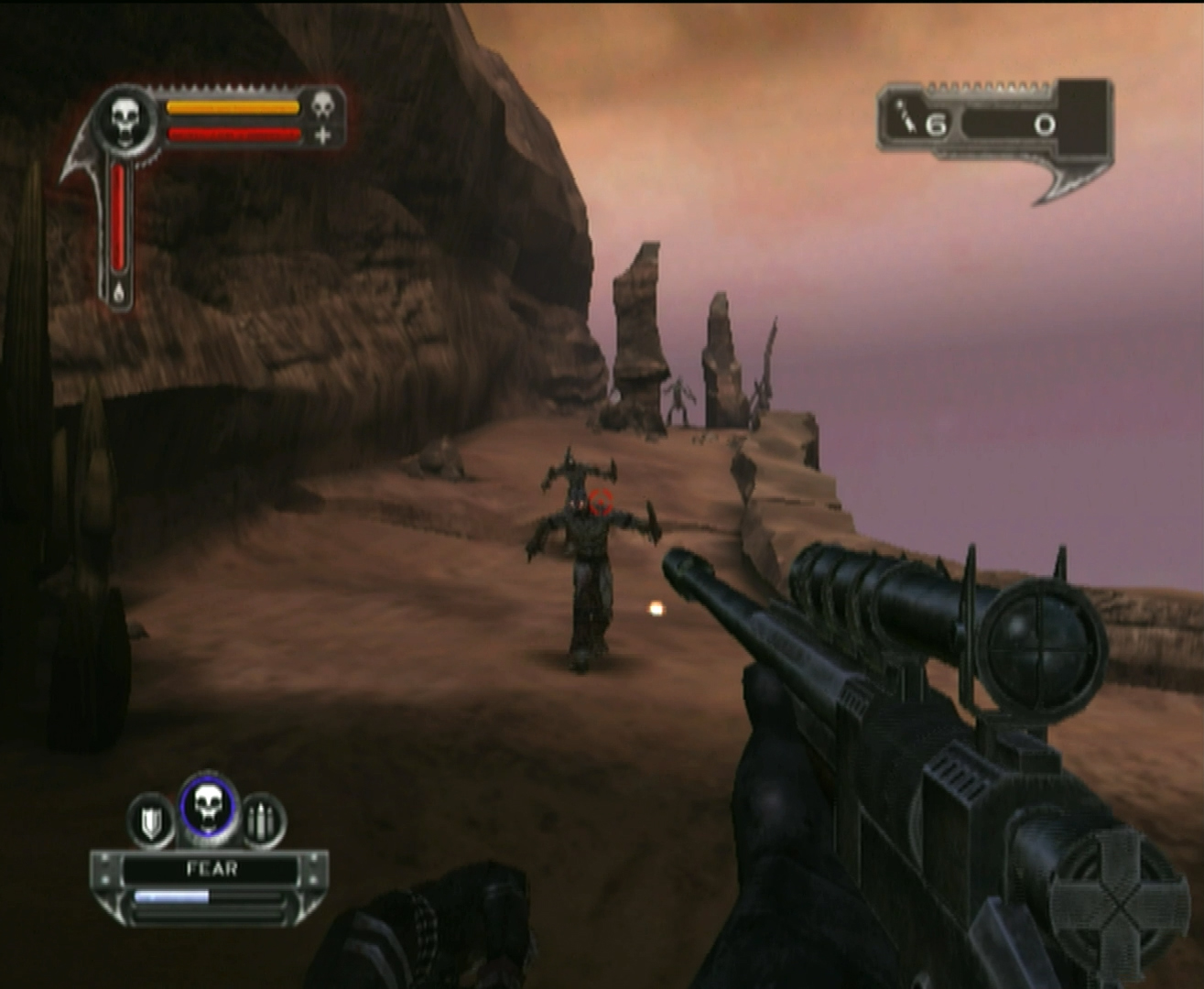This screenshot has height=989, width=1204.
Task: Choose the shield power icon
Action: tap(151, 821)
